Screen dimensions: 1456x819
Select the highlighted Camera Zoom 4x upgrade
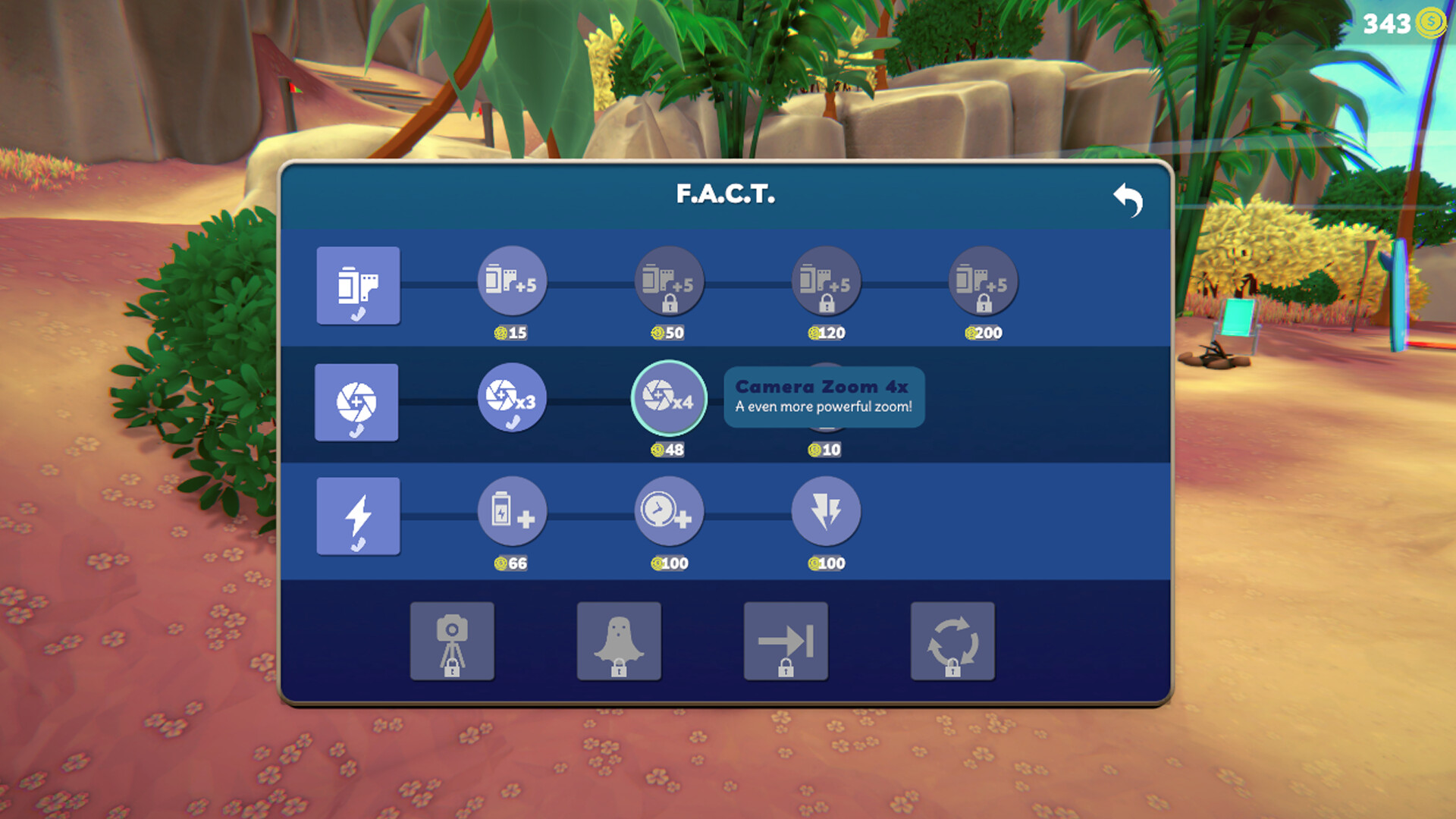pos(669,398)
